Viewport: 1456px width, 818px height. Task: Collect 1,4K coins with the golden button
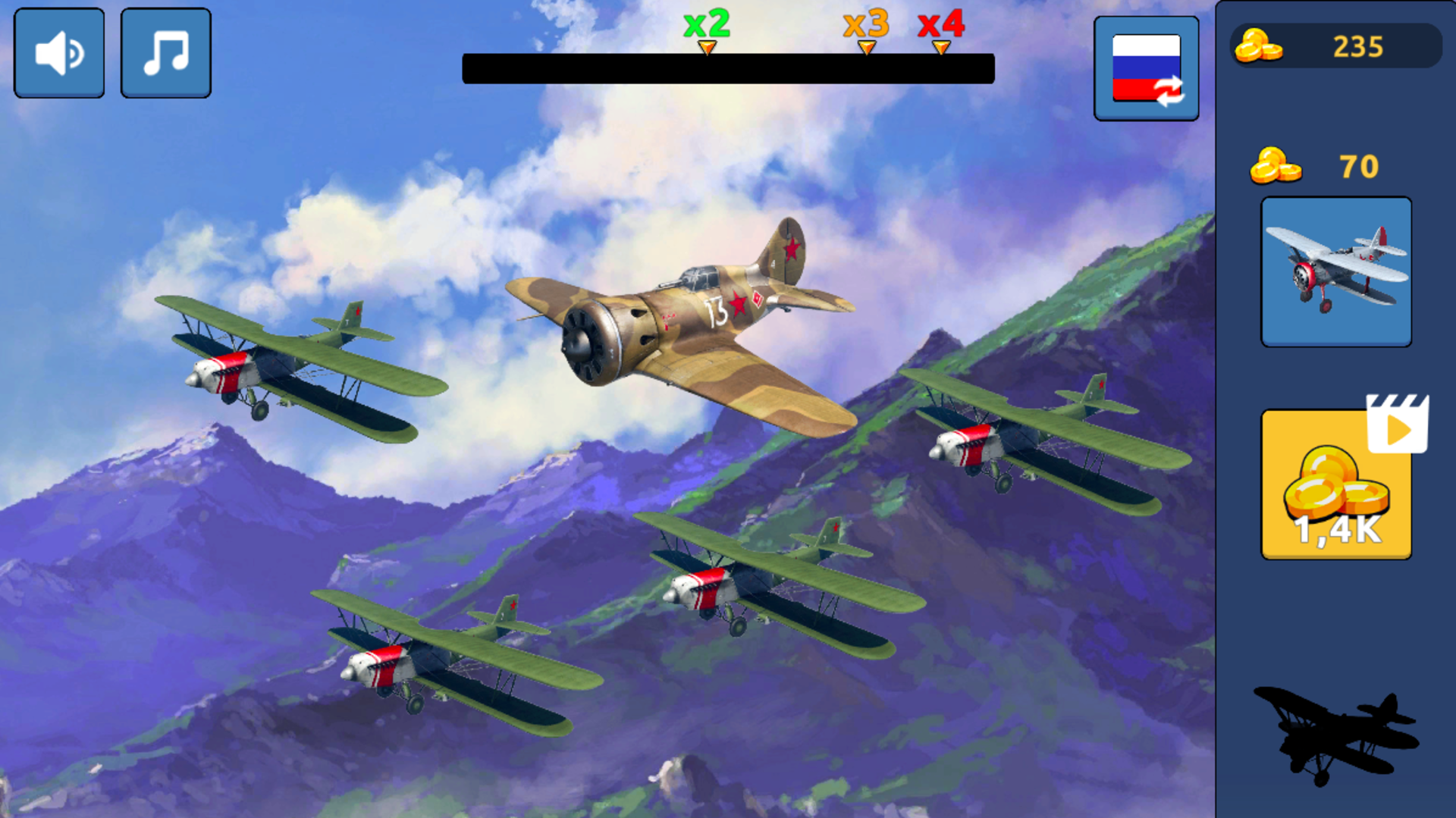1335,485
